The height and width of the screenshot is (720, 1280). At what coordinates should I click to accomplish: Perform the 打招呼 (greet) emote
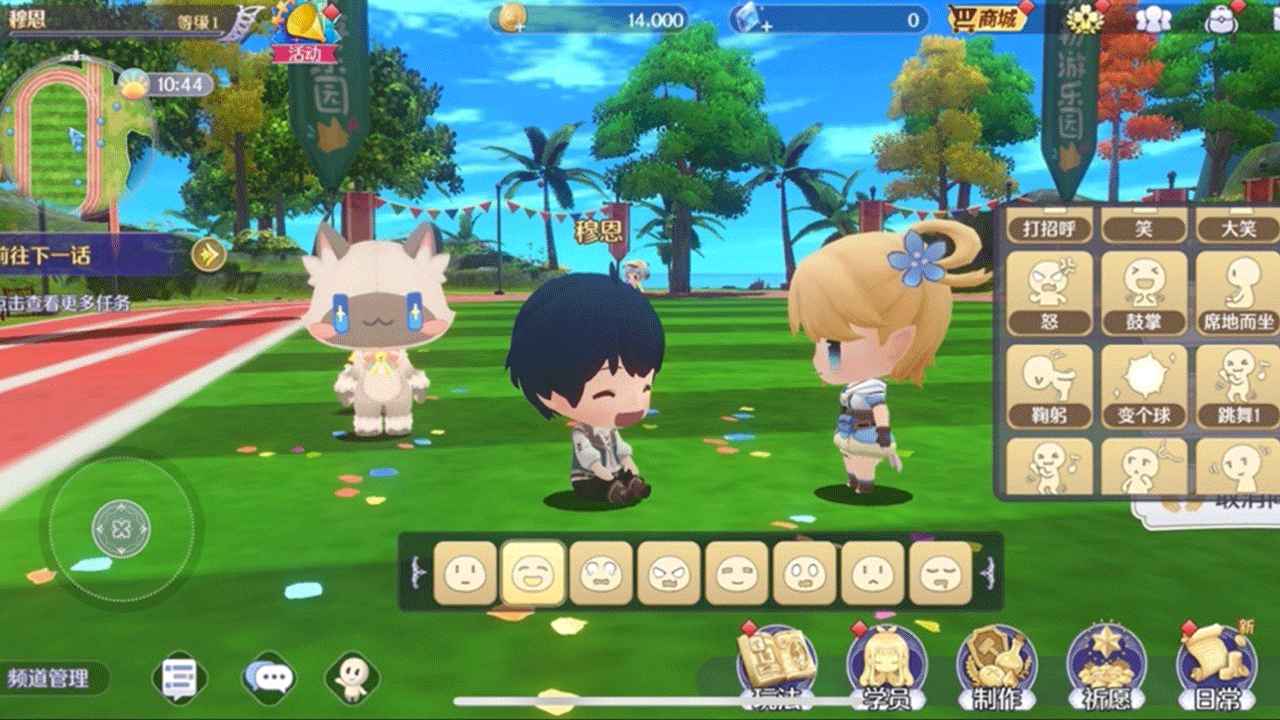tap(1051, 228)
